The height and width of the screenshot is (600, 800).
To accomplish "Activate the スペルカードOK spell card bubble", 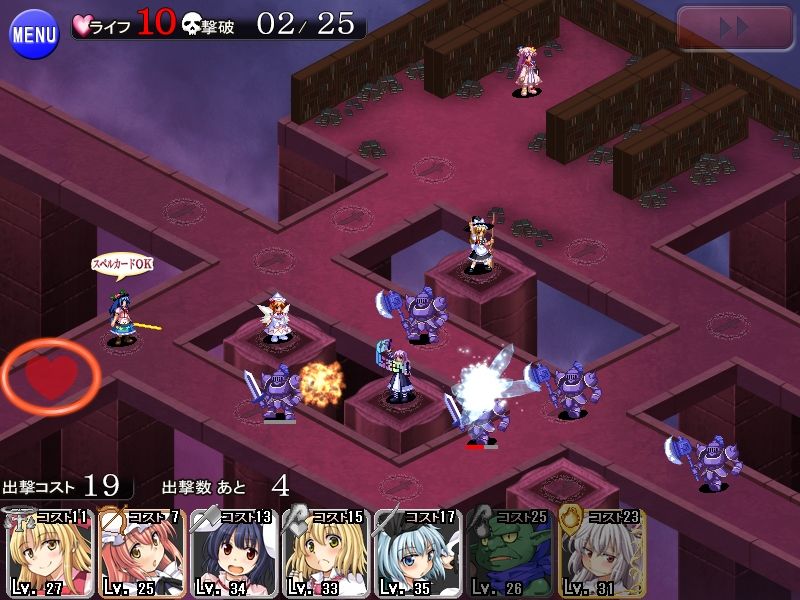I will (x=121, y=264).
